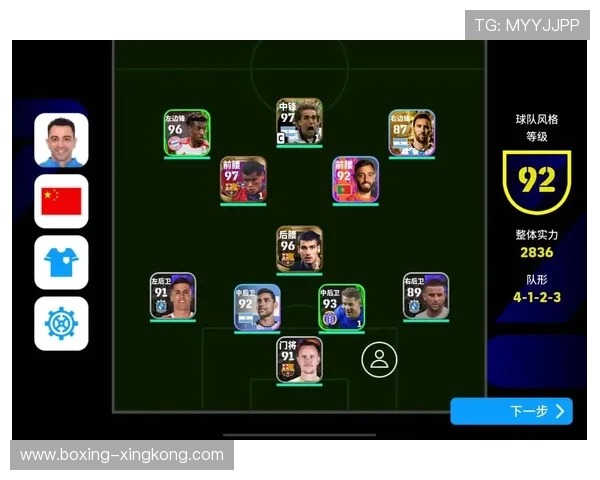Open the gear tactics settings icon

(x=61, y=323)
